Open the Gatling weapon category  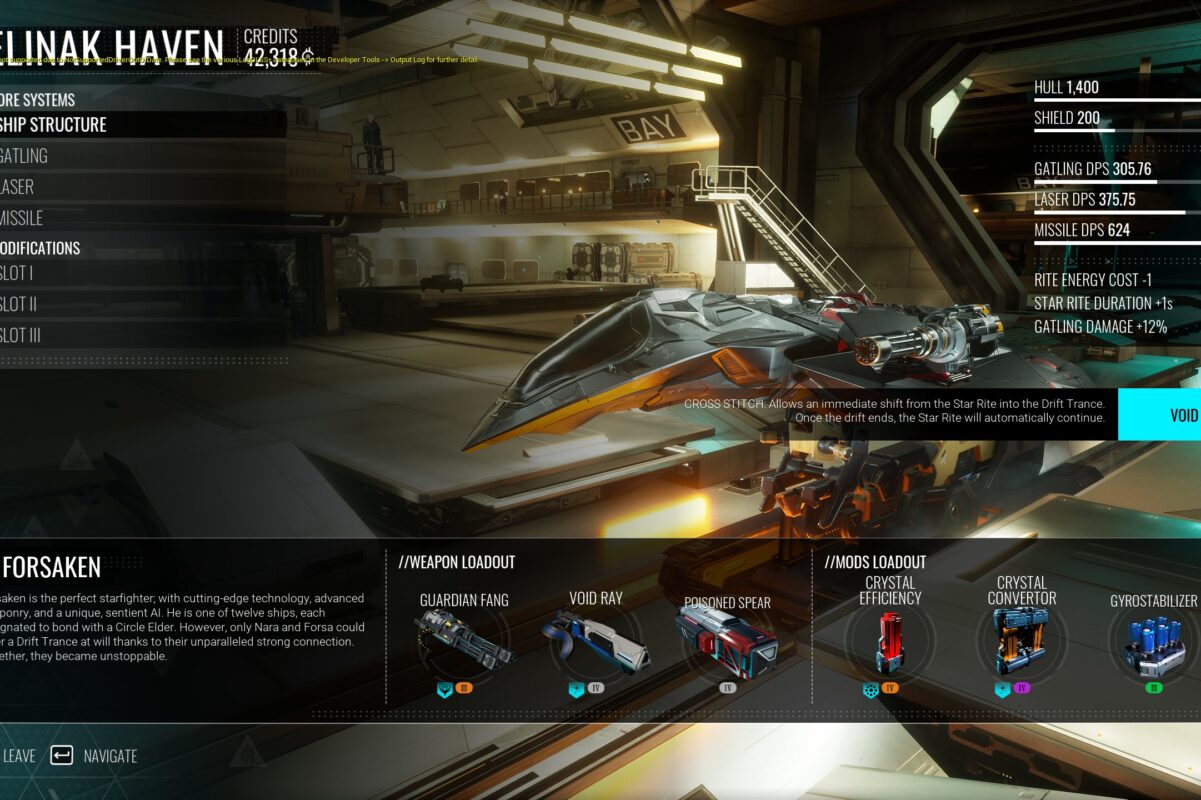[24, 156]
